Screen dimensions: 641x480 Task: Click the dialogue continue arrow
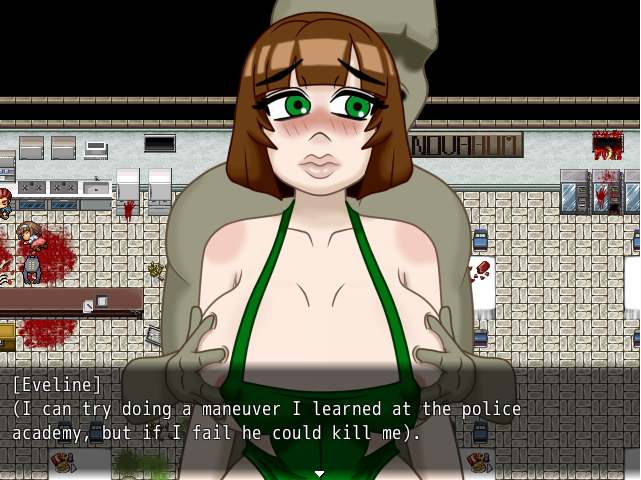pyautogui.click(x=320, y=473)
